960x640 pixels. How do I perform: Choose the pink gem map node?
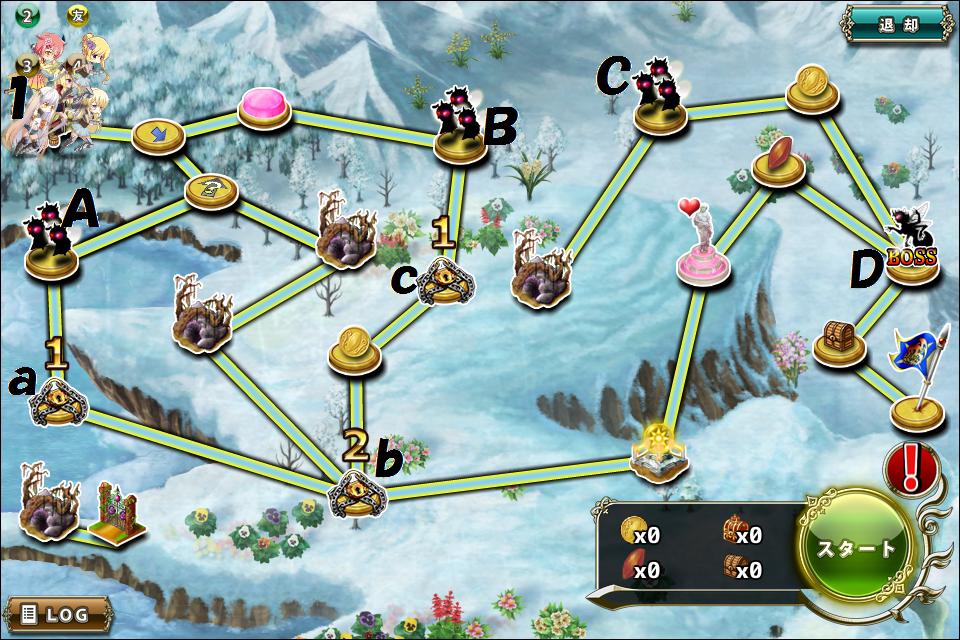(264, 106)
